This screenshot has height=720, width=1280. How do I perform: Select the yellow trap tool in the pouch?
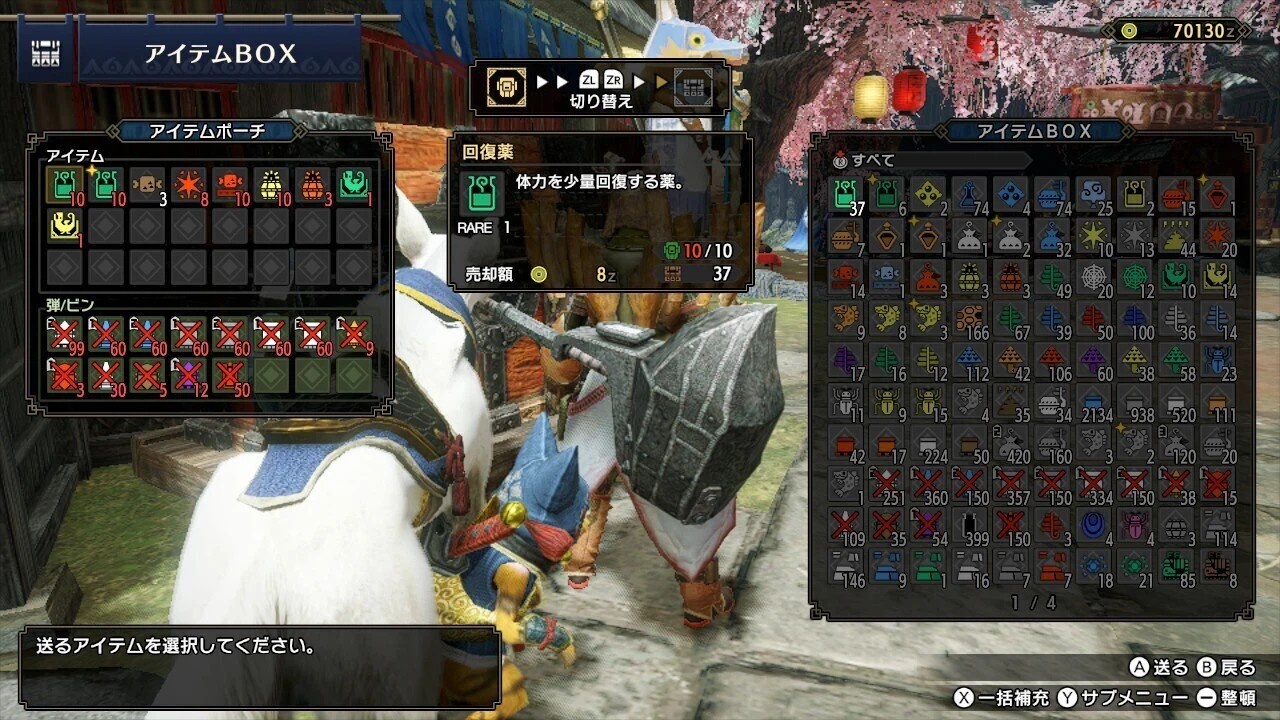64,226
